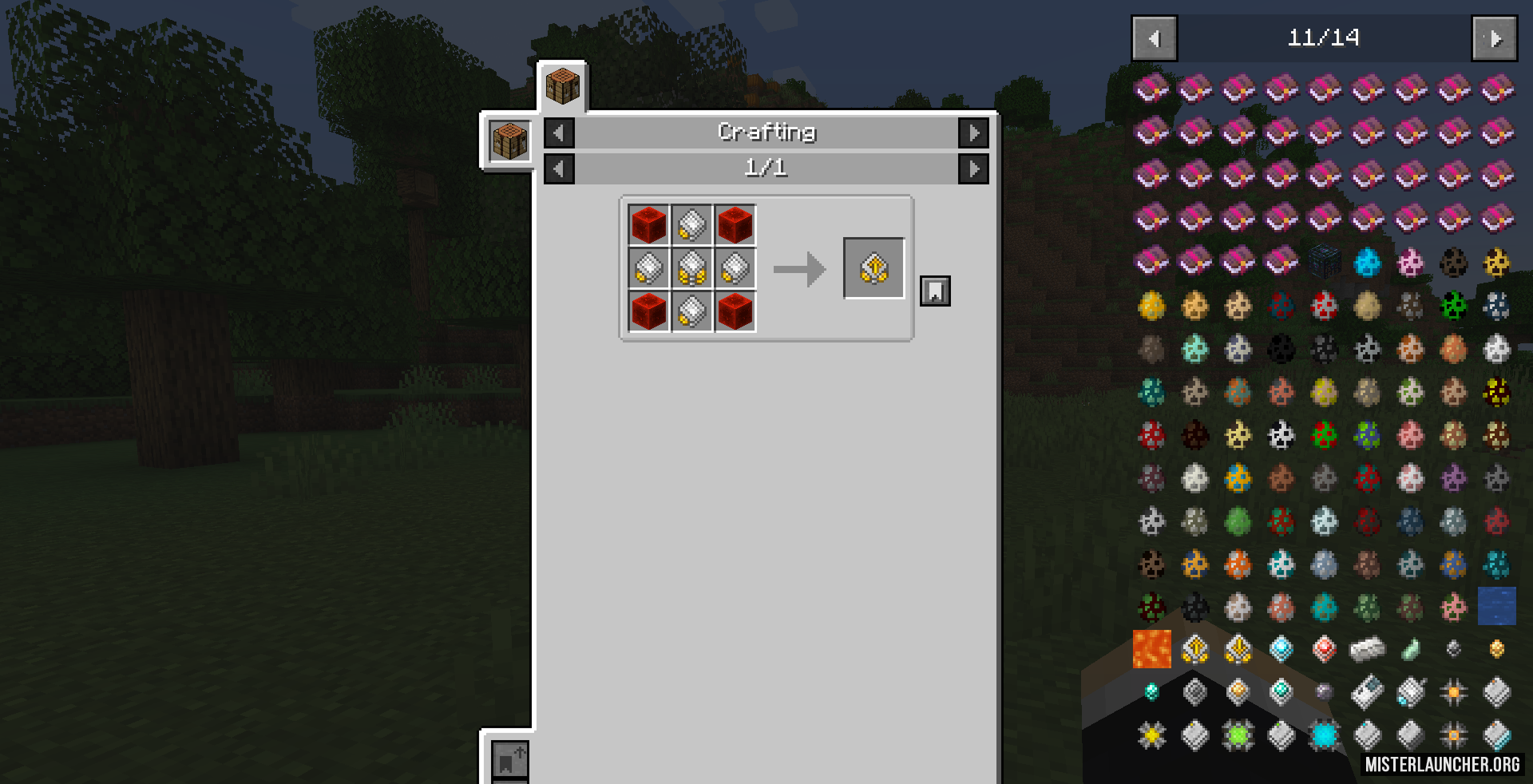Viewport: 1533px width, 784px height.
Task: Show the next recipe page
Action: tap(973, 168)
